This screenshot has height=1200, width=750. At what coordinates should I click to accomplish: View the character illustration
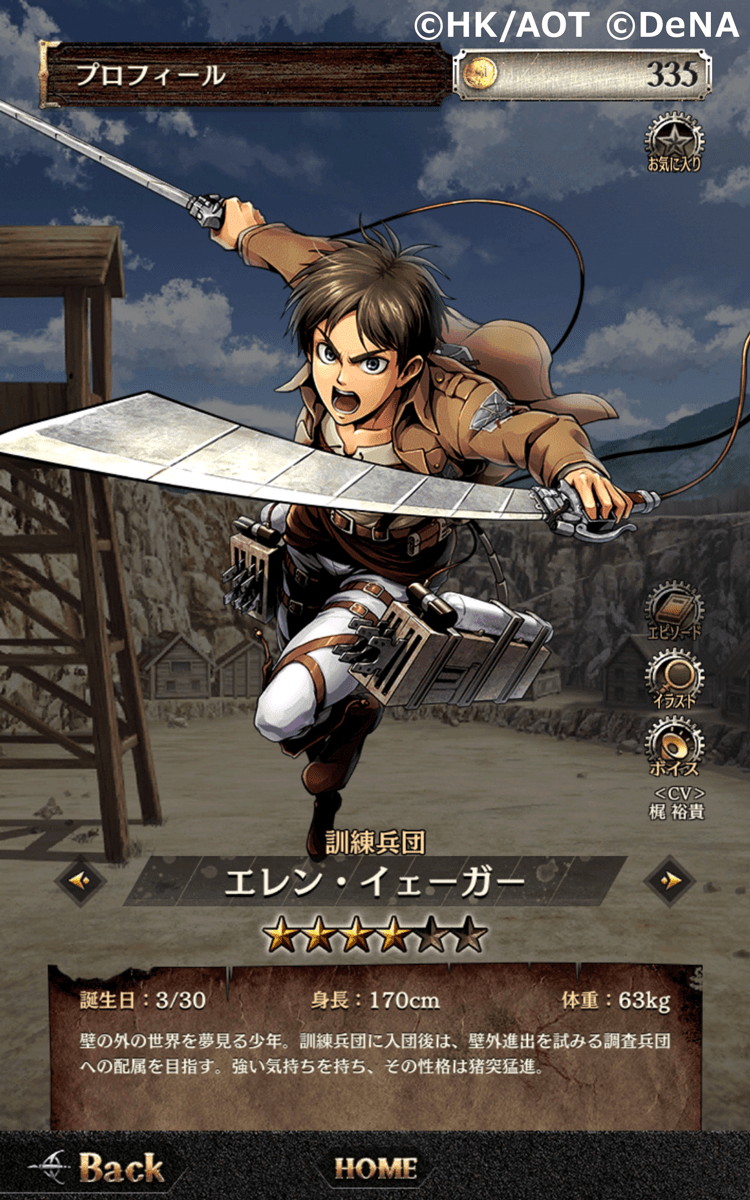673,677
